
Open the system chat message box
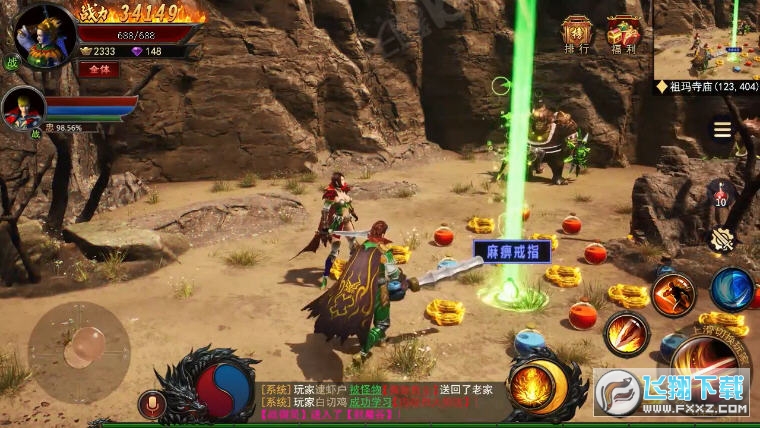click(x=375, y=400)
